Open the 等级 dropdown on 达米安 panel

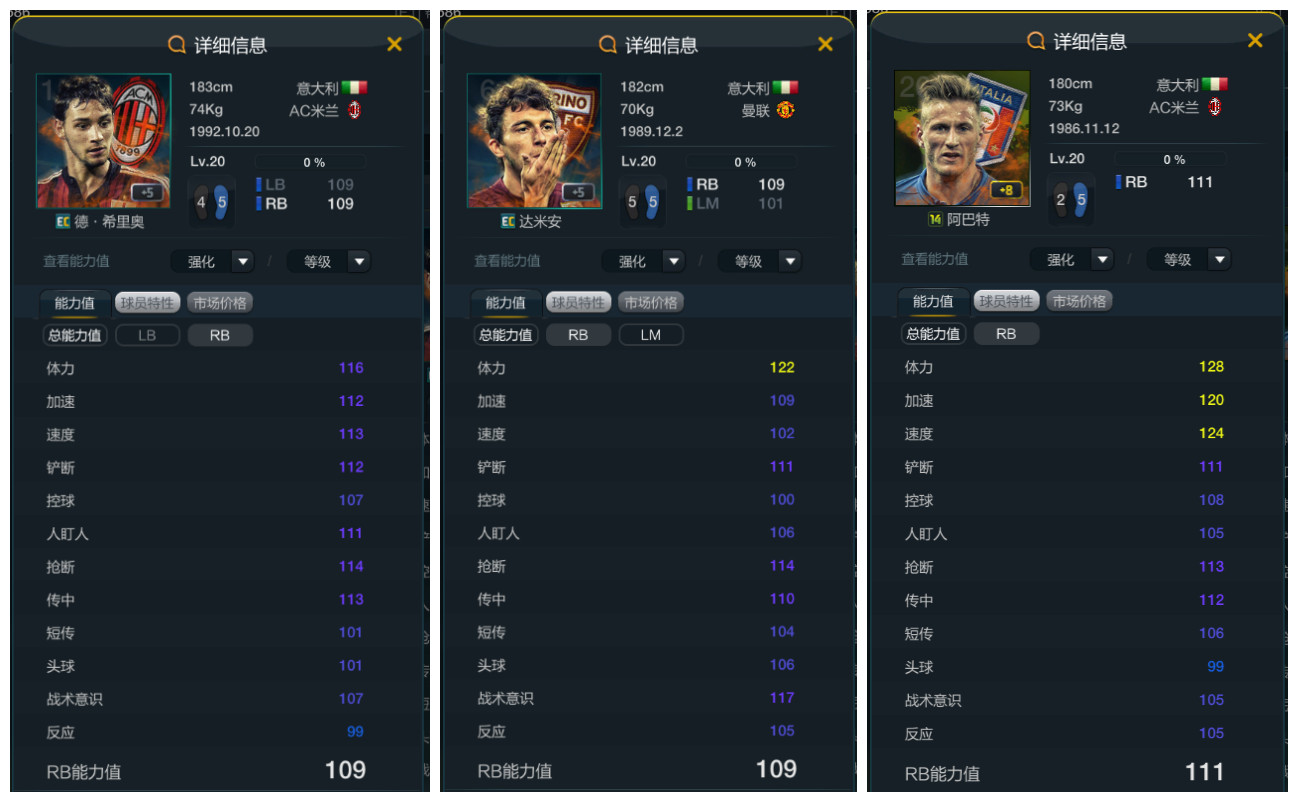759,261
